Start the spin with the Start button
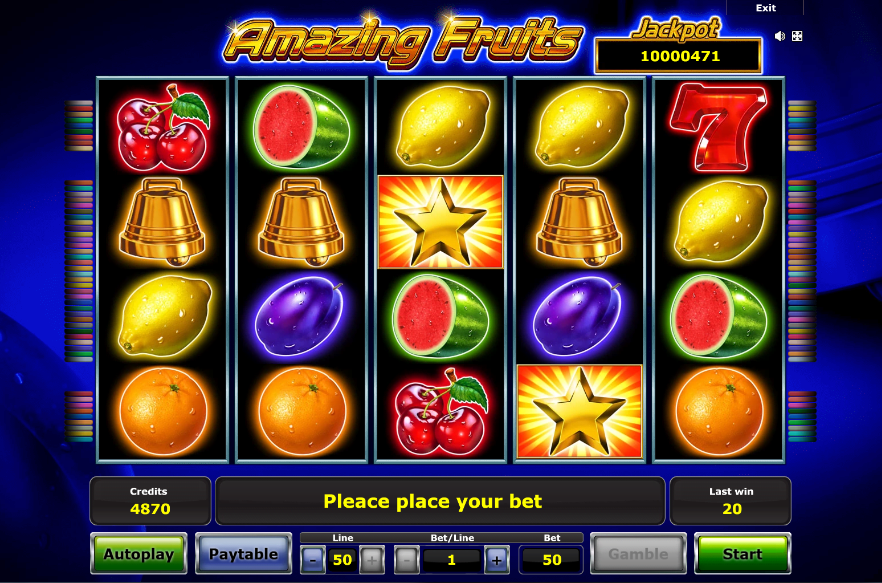This screenshot has height=583, width=882. point(742,554)
